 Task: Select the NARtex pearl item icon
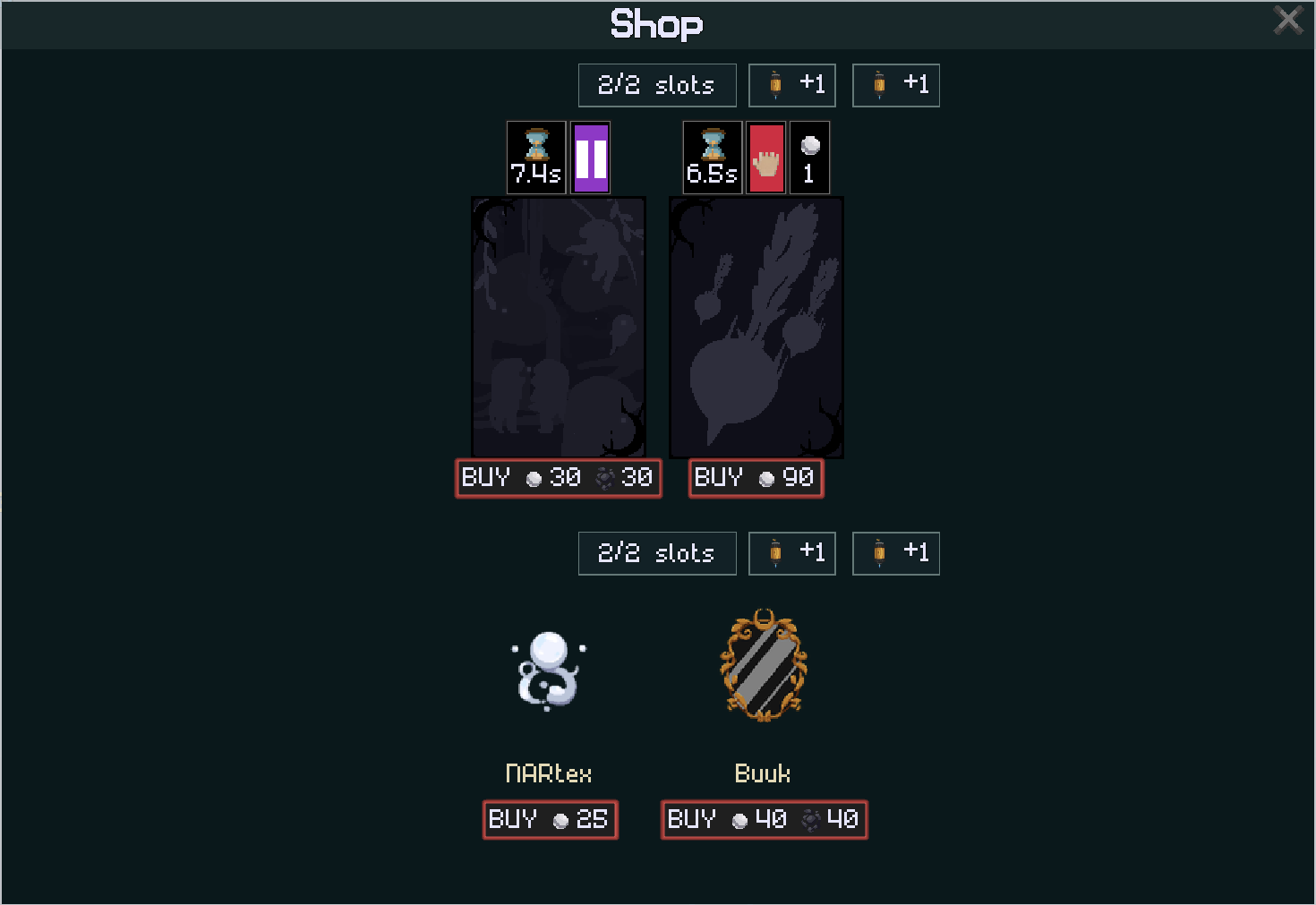point(548,670)
